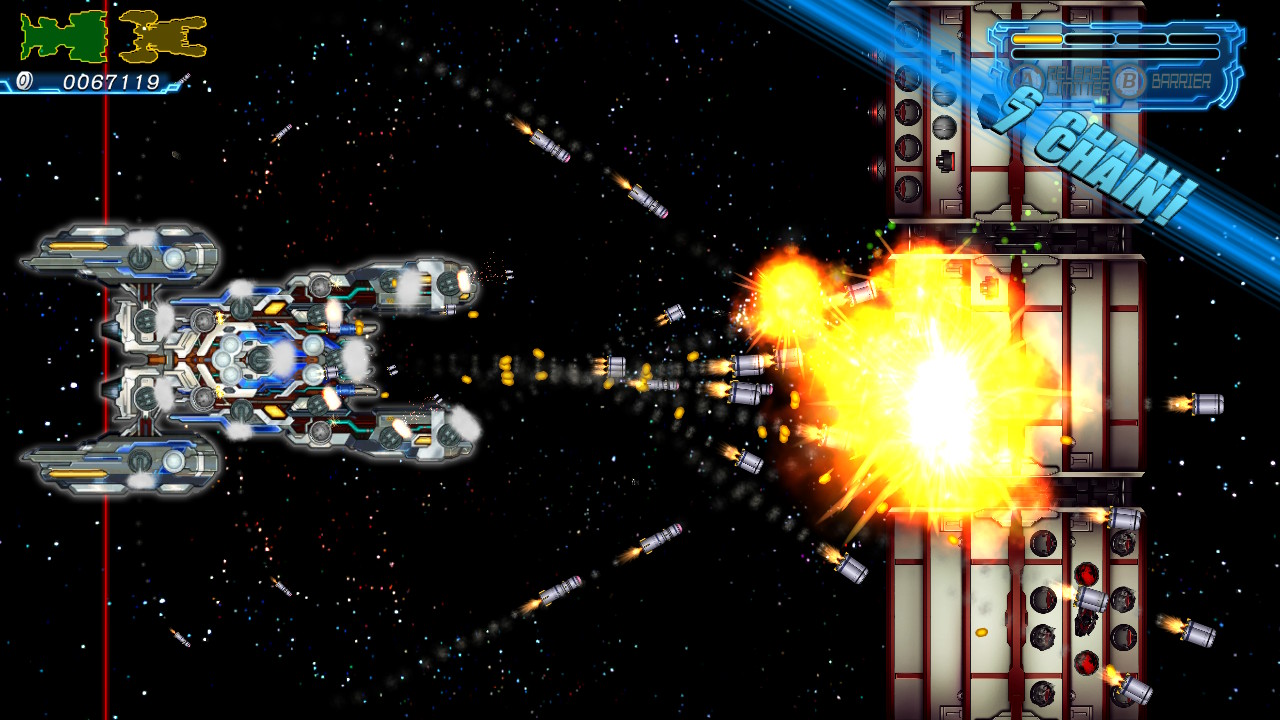This screenshot has height=720, width=1280.
Task: Click the first empty energy gauge segment
Action: [1089, 39]
